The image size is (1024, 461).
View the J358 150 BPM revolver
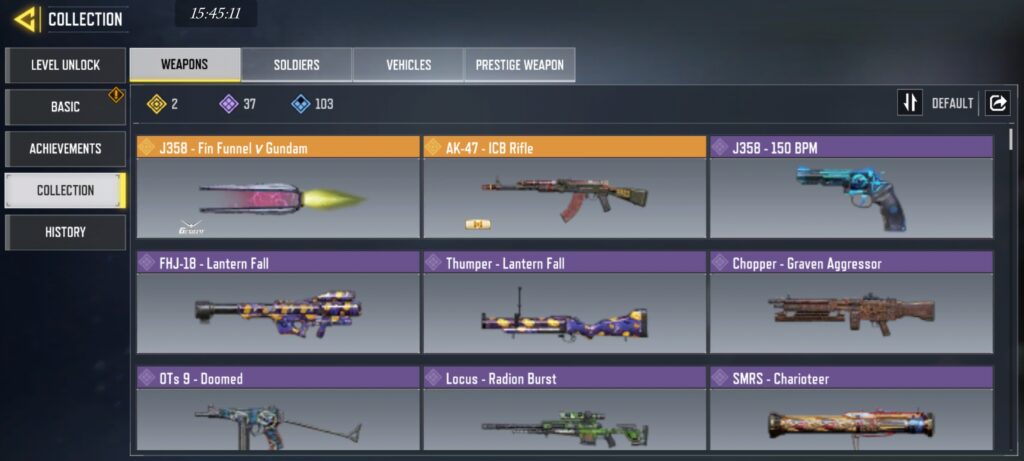click(851, 187)
